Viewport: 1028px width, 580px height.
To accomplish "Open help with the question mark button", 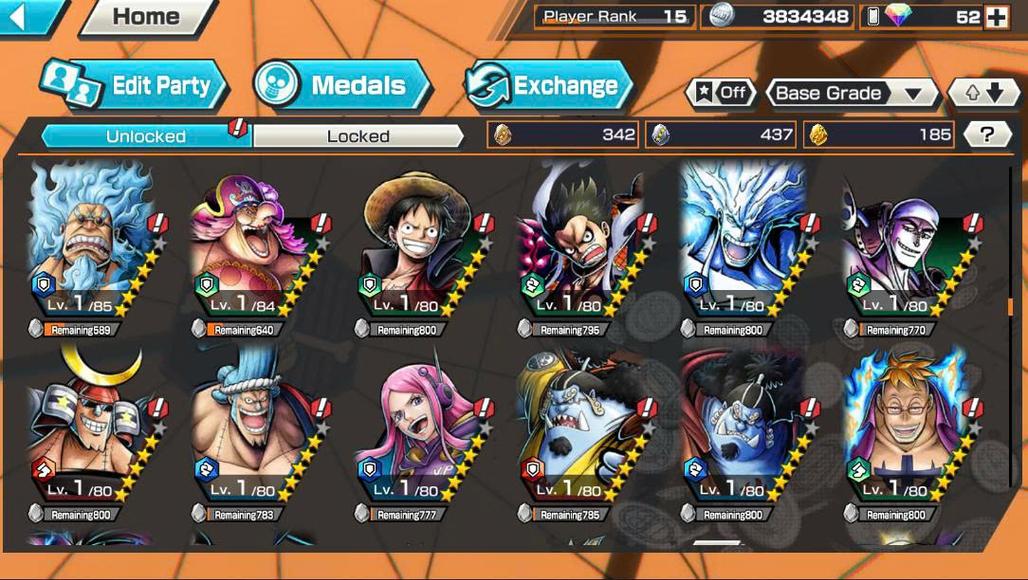I will click(987, 135).
